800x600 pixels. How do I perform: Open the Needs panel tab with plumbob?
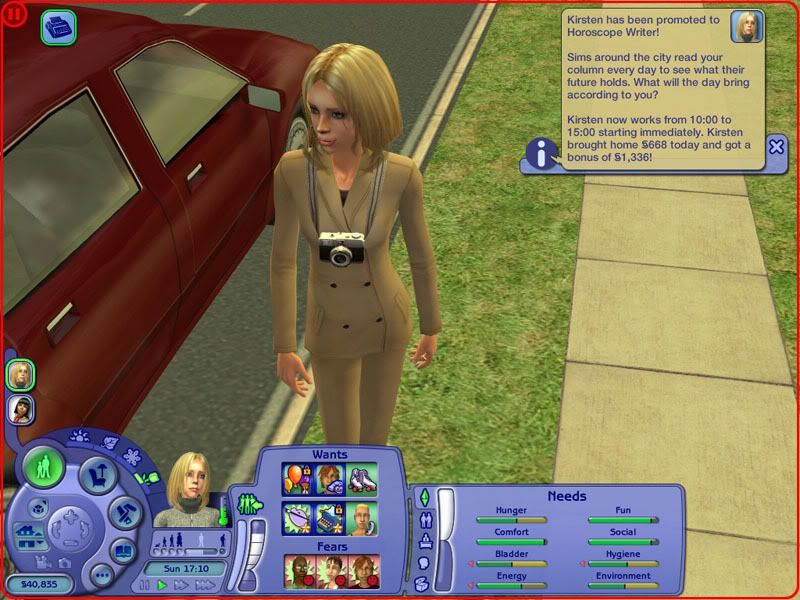[423, 497]
